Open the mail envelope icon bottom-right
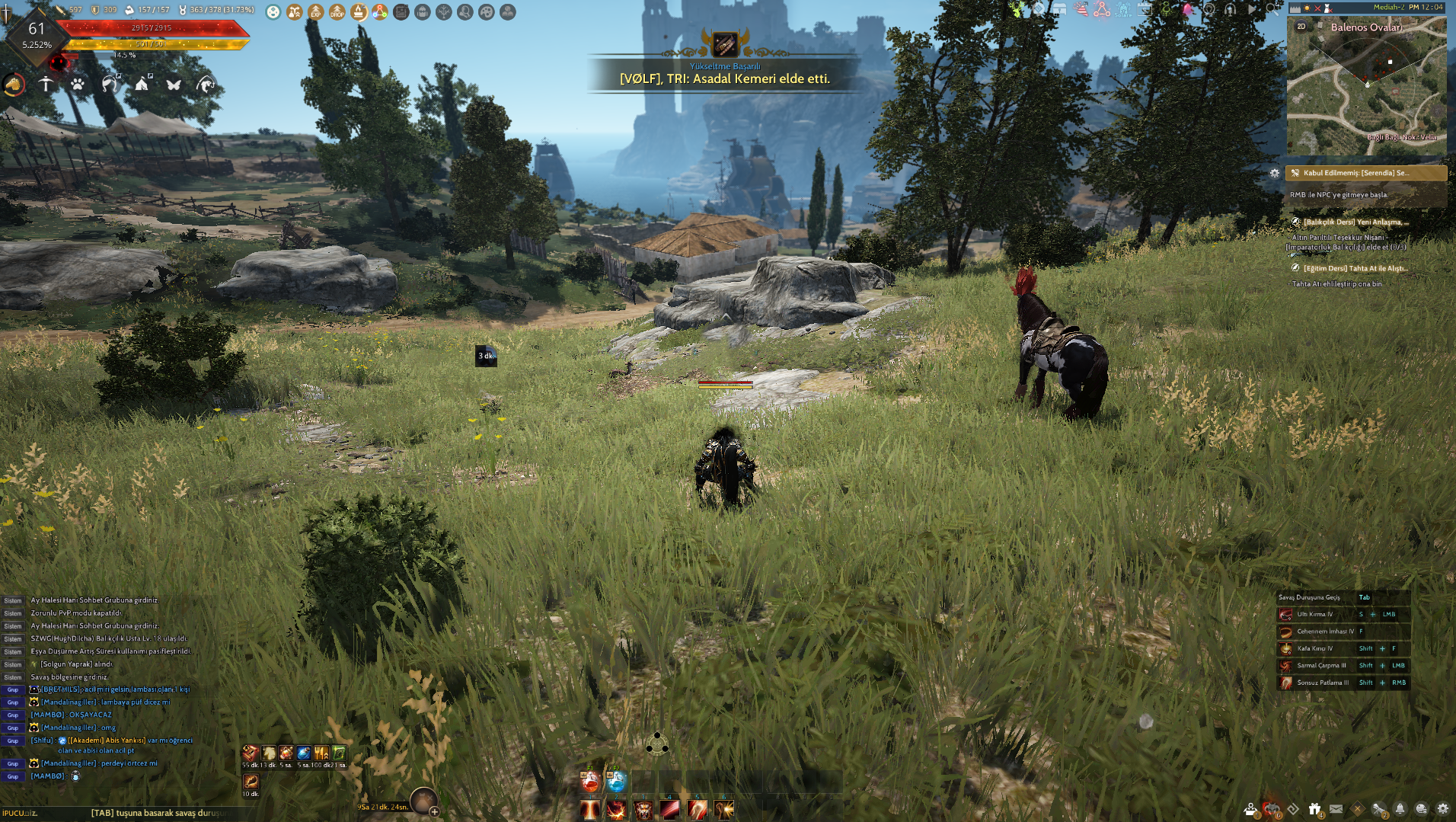Screen dimensions: 1456x822 pyautogui.click(x=1336, y=808)
